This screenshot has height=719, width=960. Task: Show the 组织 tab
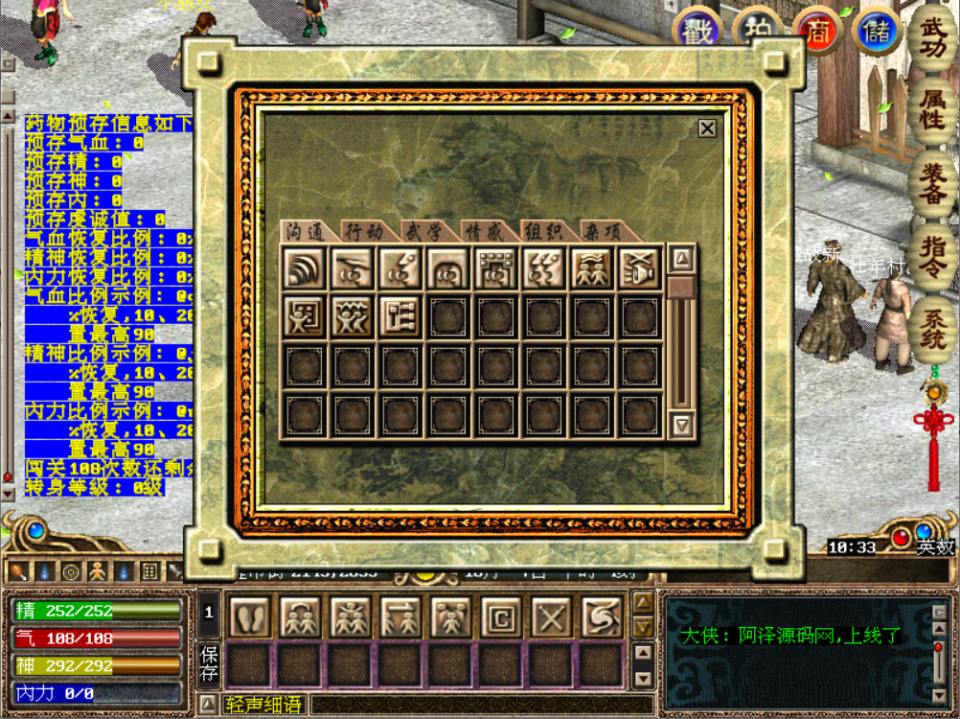(544, 231)
